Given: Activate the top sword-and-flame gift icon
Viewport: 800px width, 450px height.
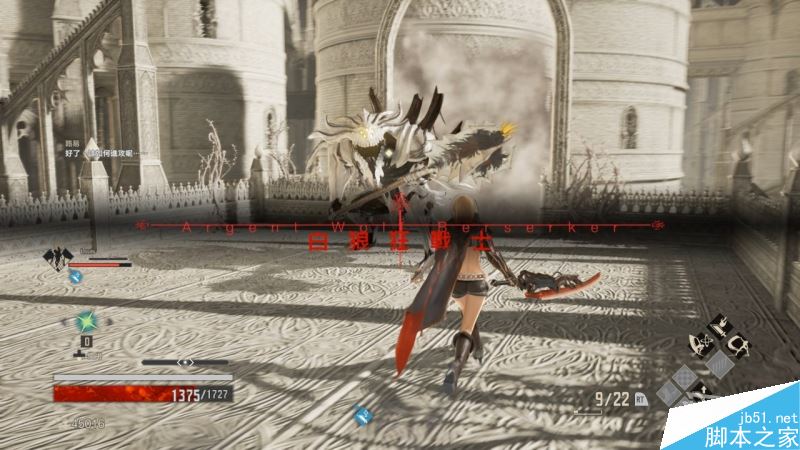Looking at the screenshot, I should (720, 326).
